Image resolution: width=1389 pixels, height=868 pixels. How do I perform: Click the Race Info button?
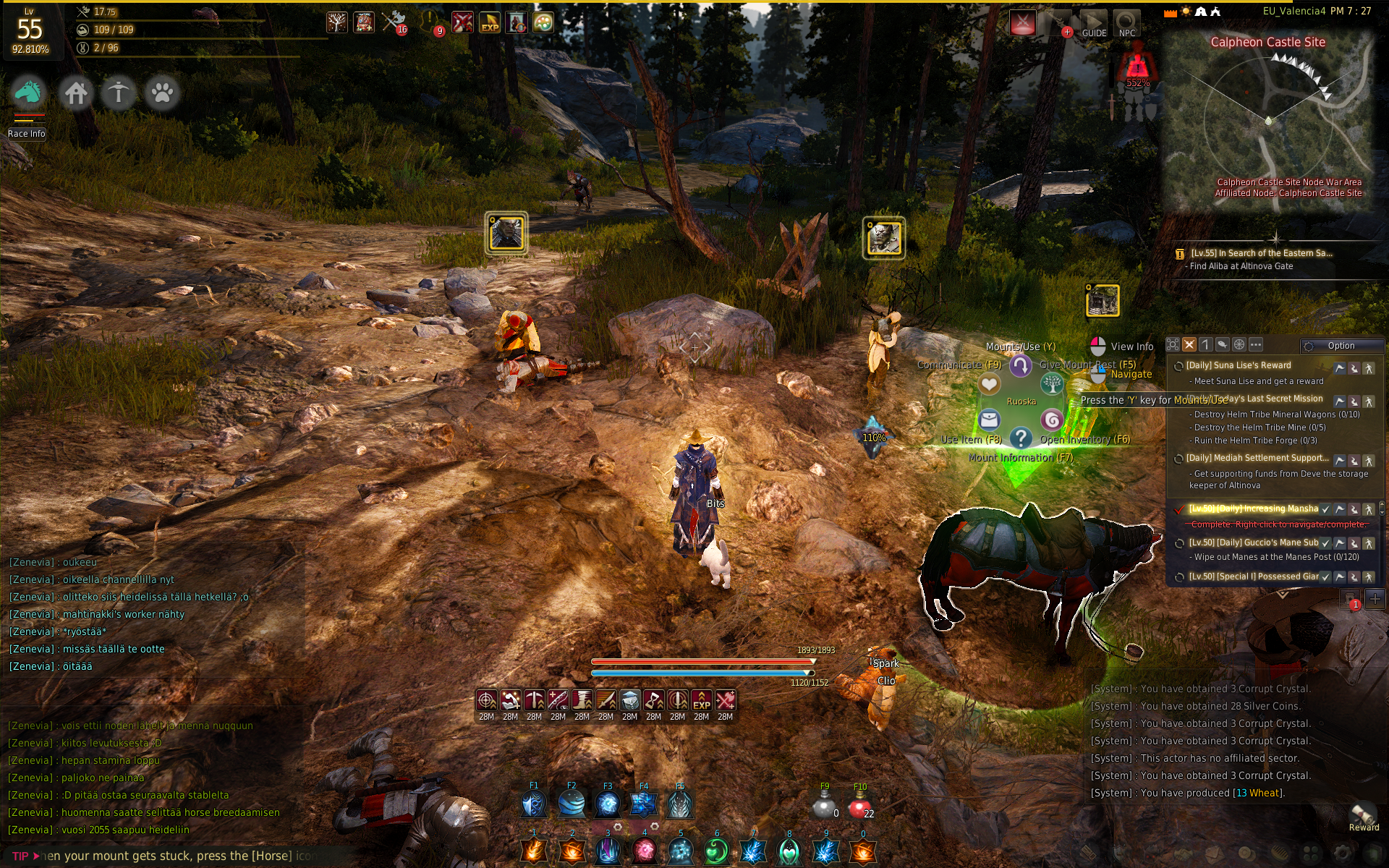pyautogui.click(x=27, y=134)
